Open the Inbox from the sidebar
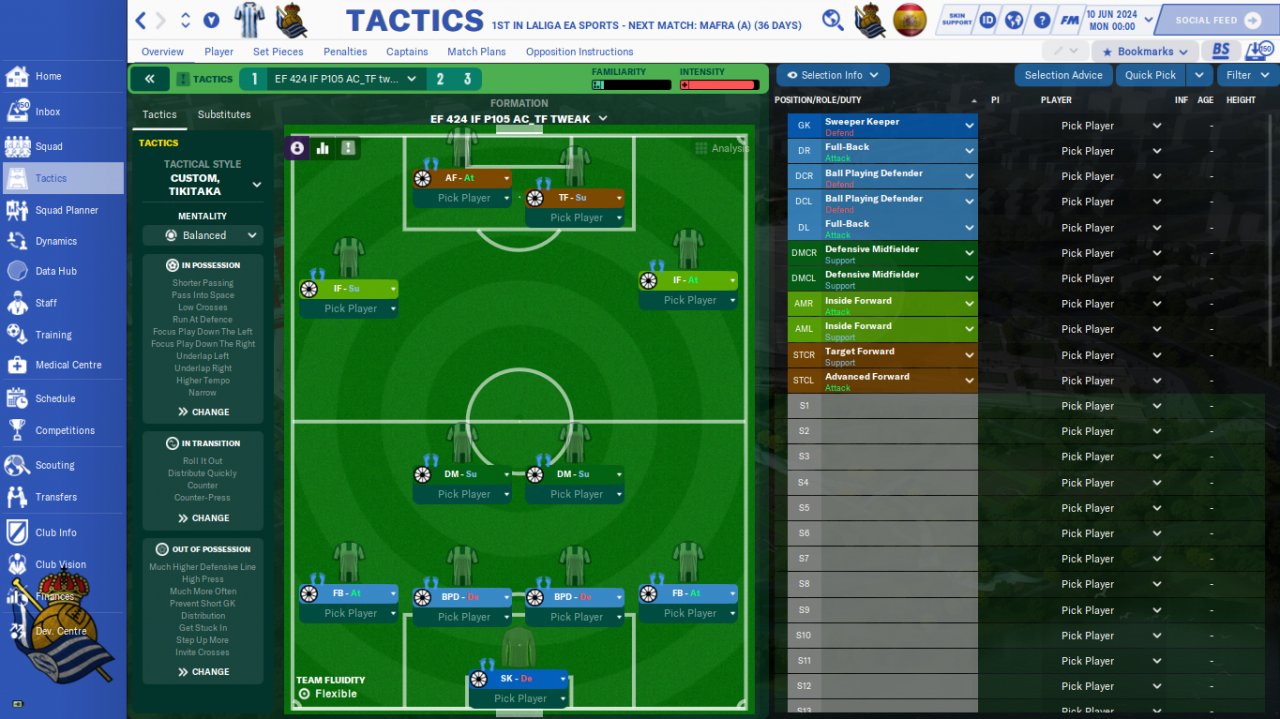Viewport: 1280px width, 719px height. tap(47, 112)
